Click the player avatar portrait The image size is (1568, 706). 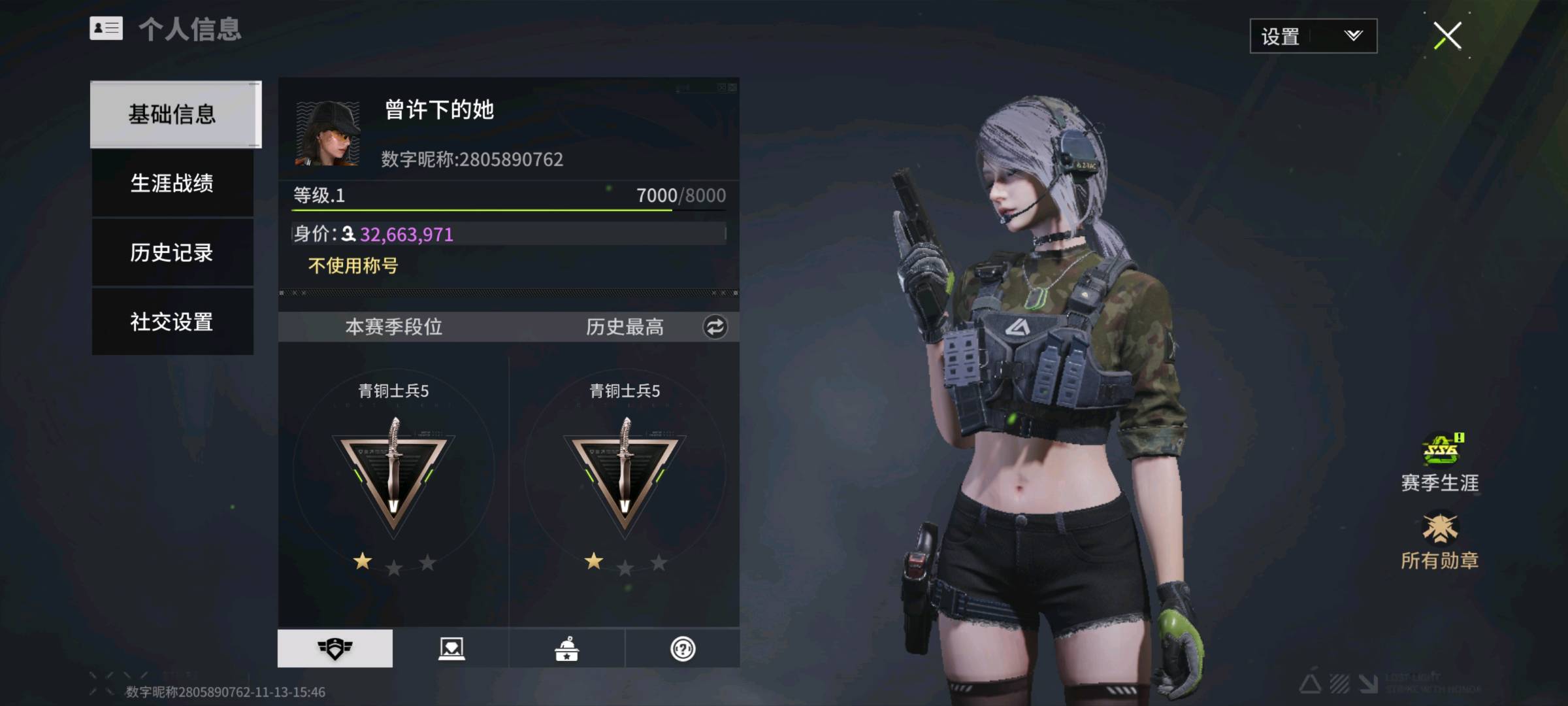(328, 133)
